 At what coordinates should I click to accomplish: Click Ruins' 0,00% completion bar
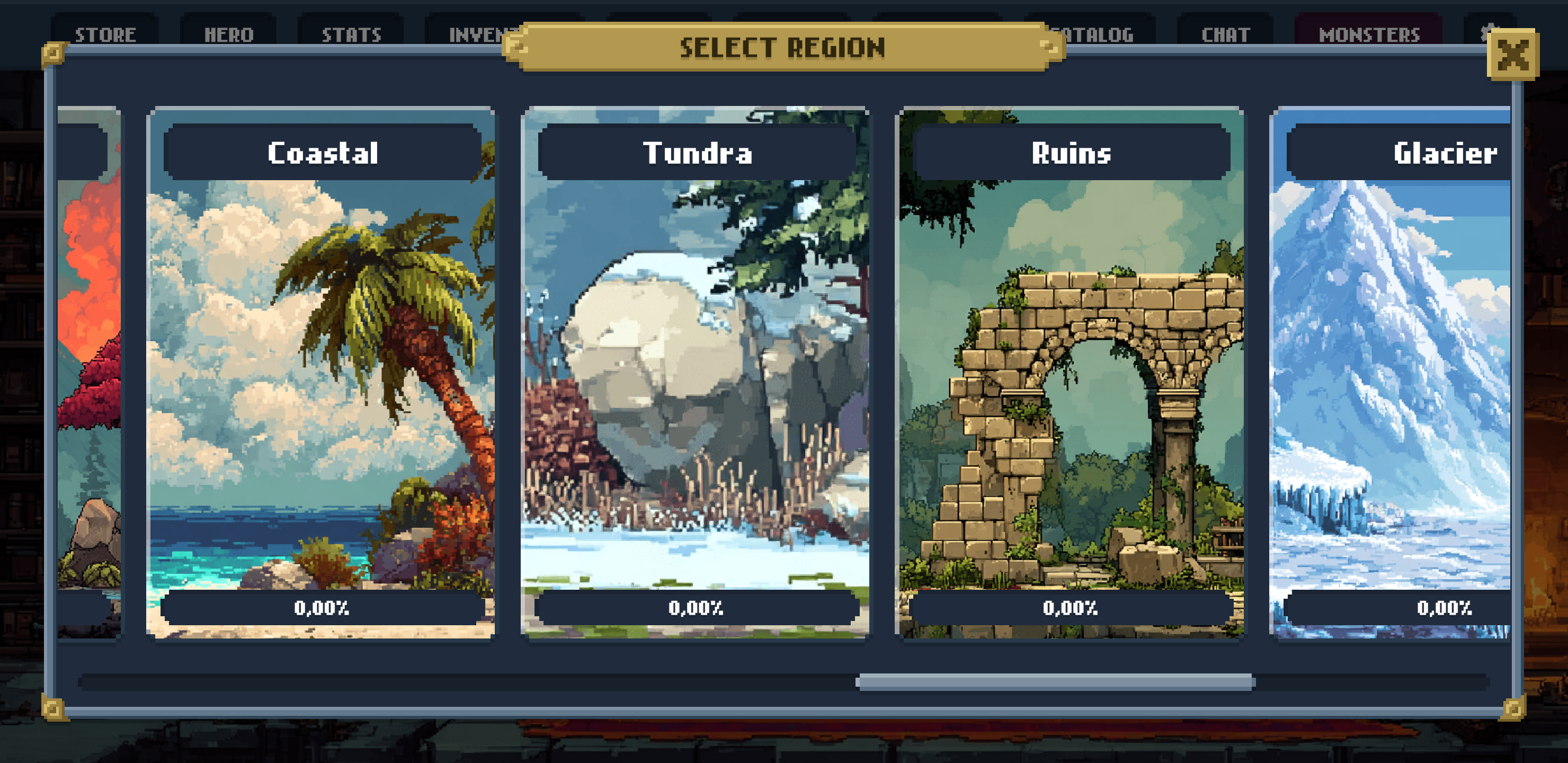1070,607
